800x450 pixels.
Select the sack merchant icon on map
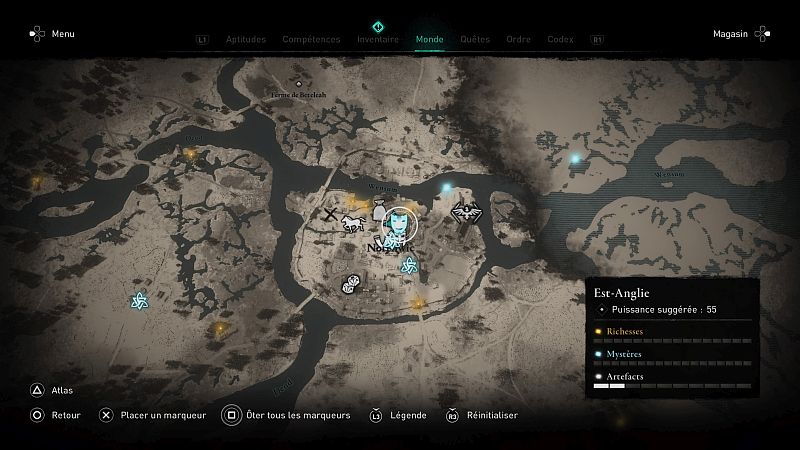[379, 208]
